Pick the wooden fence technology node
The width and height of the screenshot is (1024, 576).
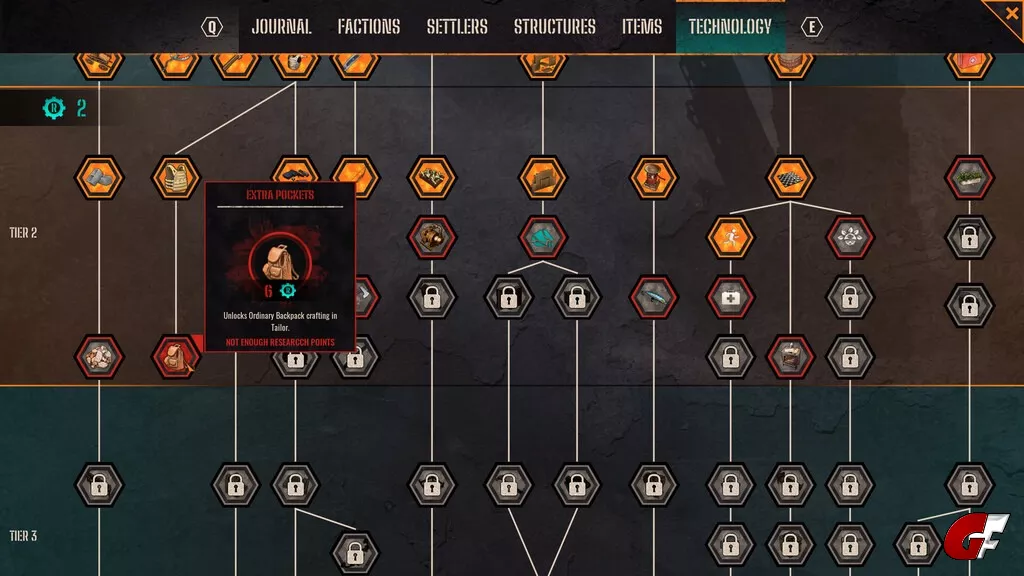[x=543, y=177]
